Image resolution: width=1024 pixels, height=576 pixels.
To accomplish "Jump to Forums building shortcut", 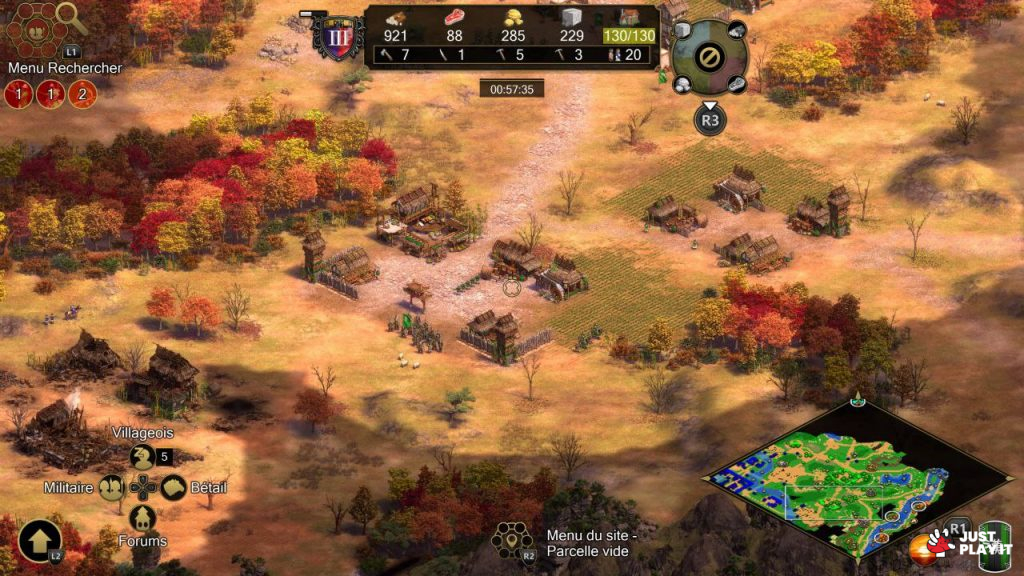I will click(x=143, y=518).
